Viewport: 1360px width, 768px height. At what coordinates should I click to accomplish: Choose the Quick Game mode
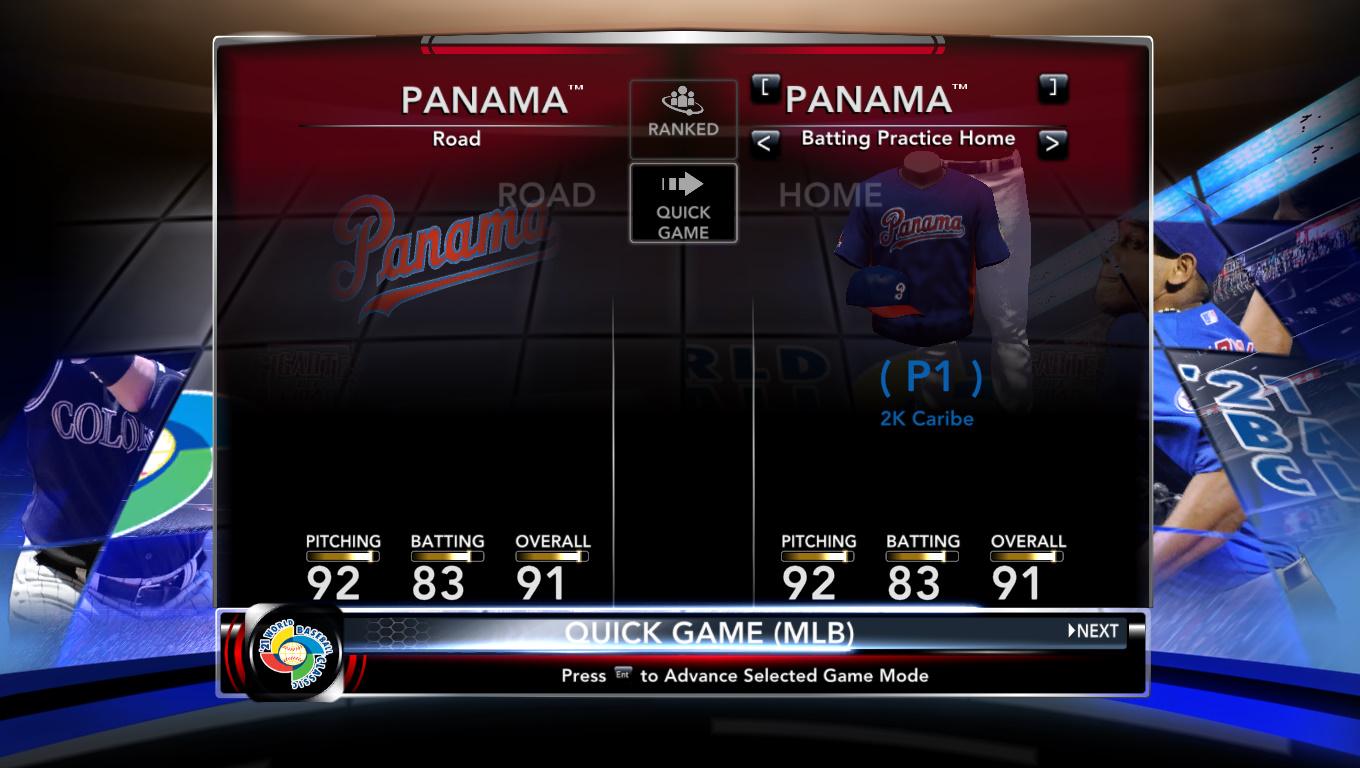(x=683, y=203)
